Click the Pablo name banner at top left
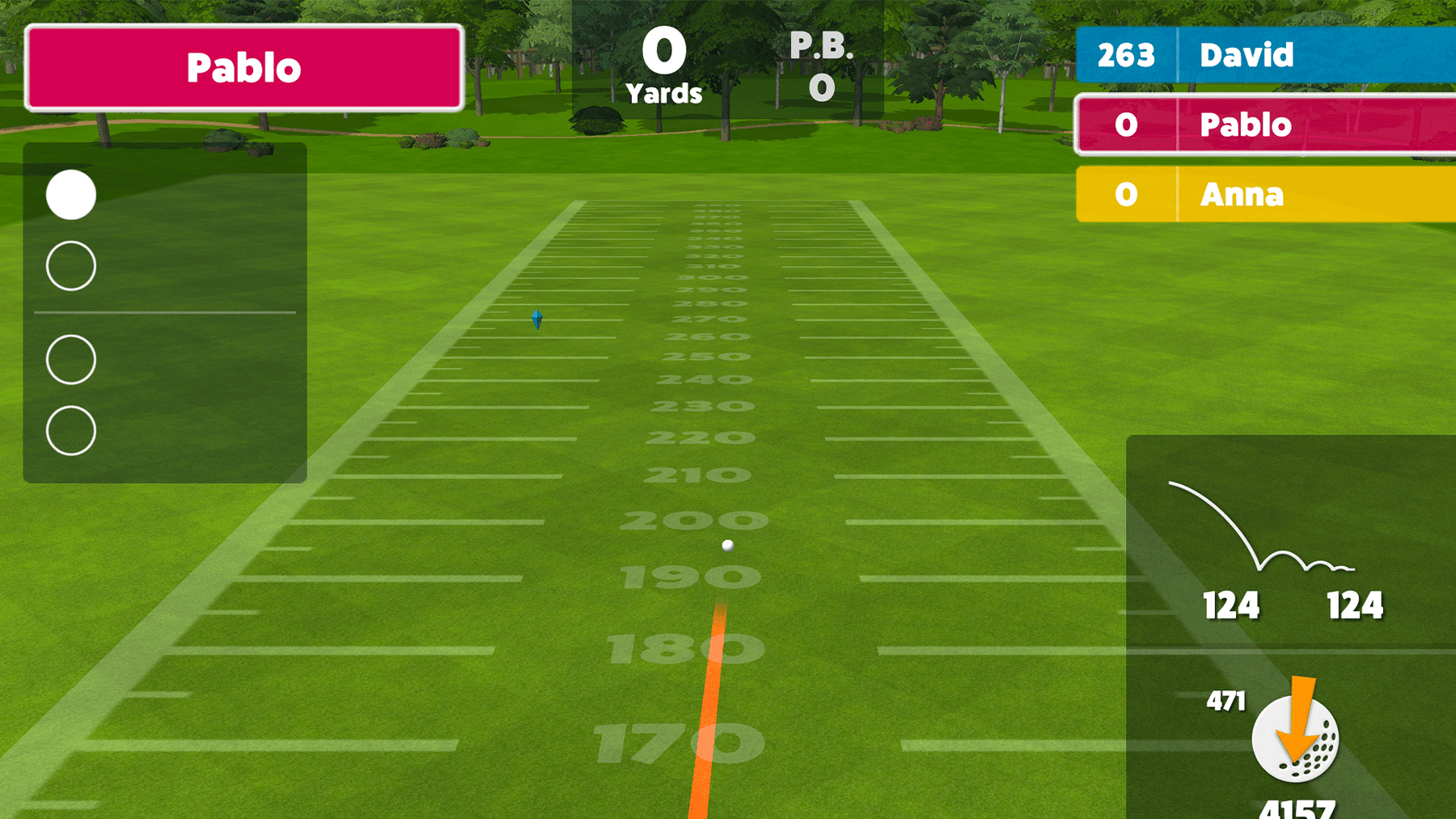The width and height of the screenshot is (1456, 819). pos(245,68)
